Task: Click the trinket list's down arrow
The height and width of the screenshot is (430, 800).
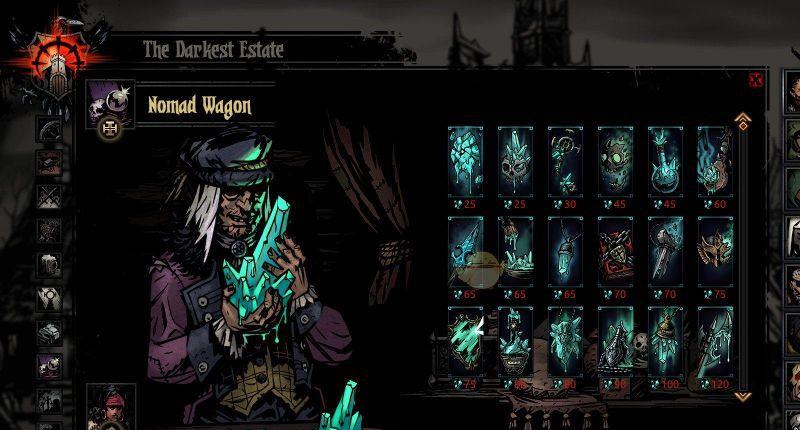Action: click(742, 394)
